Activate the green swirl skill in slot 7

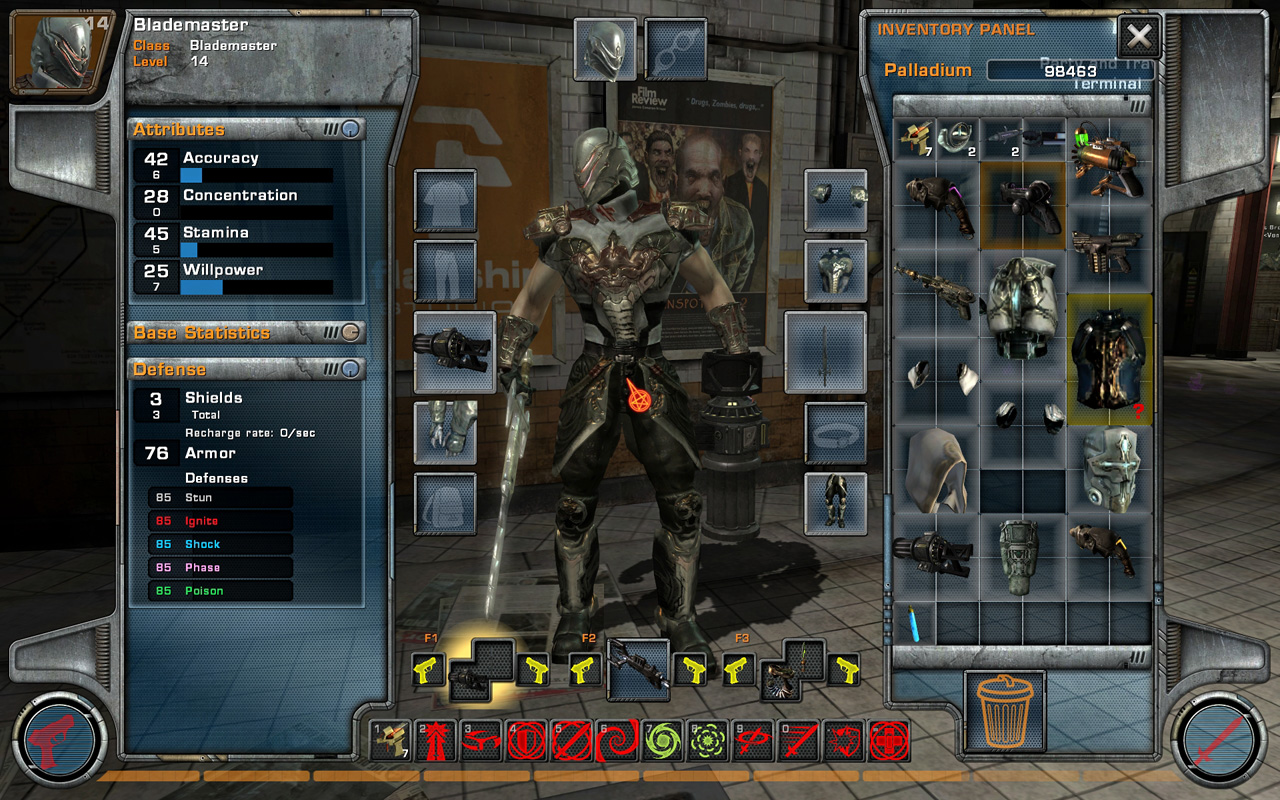pos(664,745)
